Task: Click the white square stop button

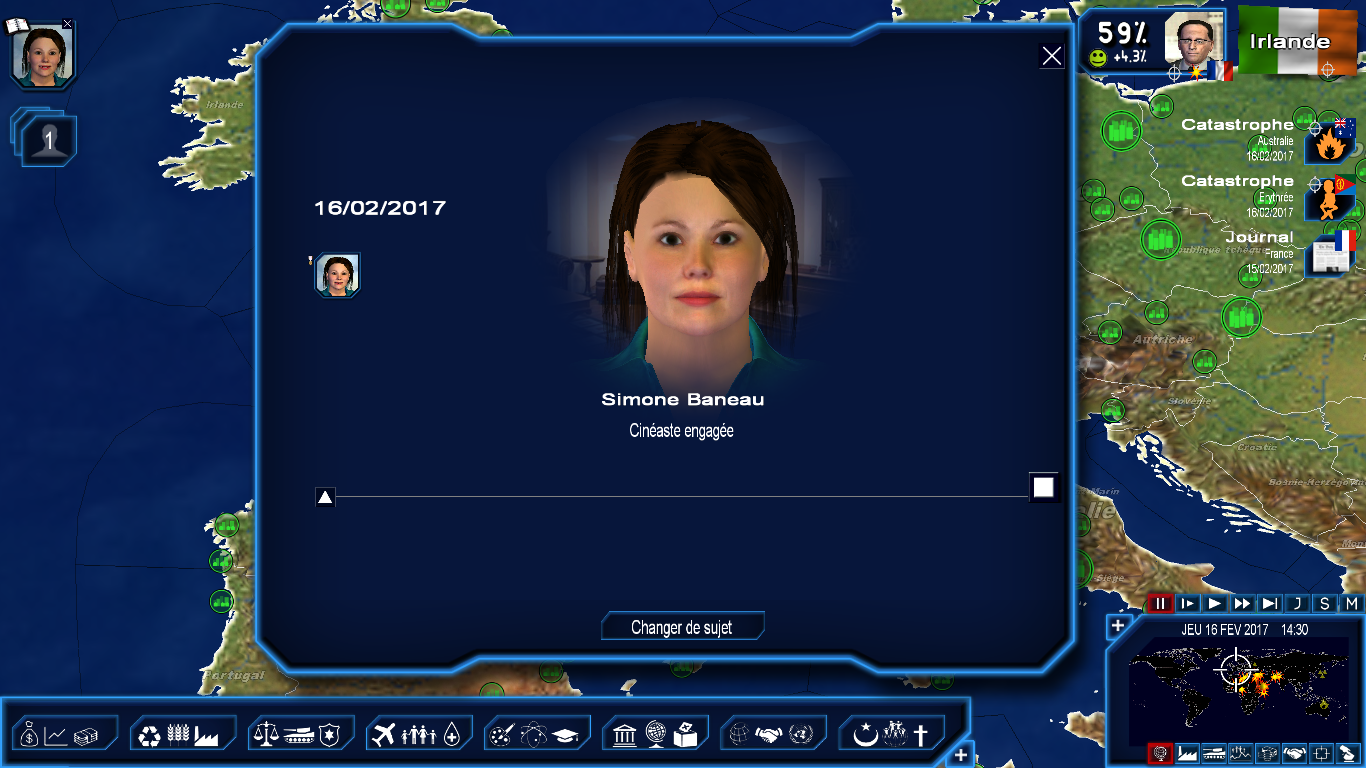Action: [1043, 487]
